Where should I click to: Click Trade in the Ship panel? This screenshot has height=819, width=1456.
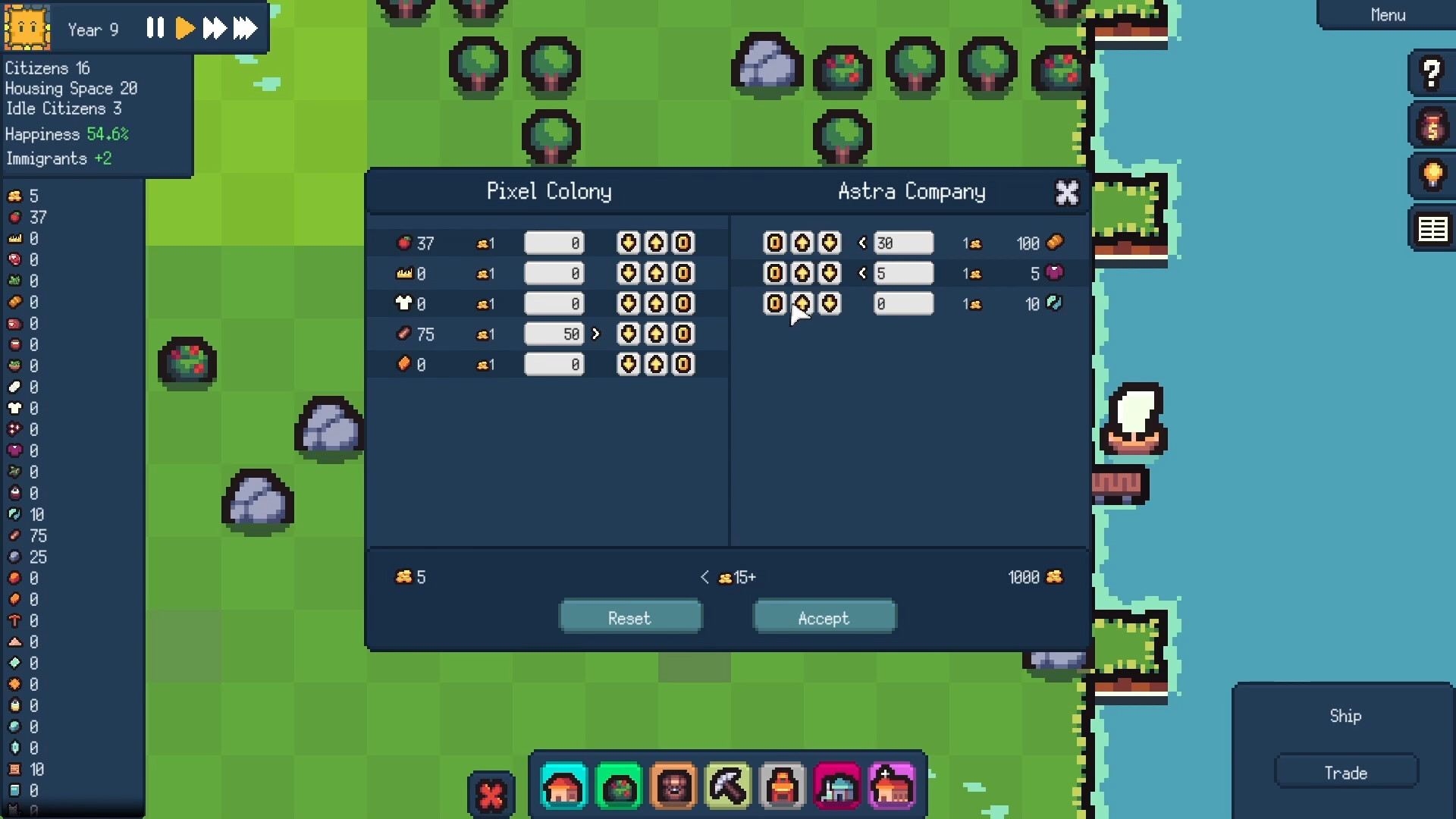(1345, 771)
